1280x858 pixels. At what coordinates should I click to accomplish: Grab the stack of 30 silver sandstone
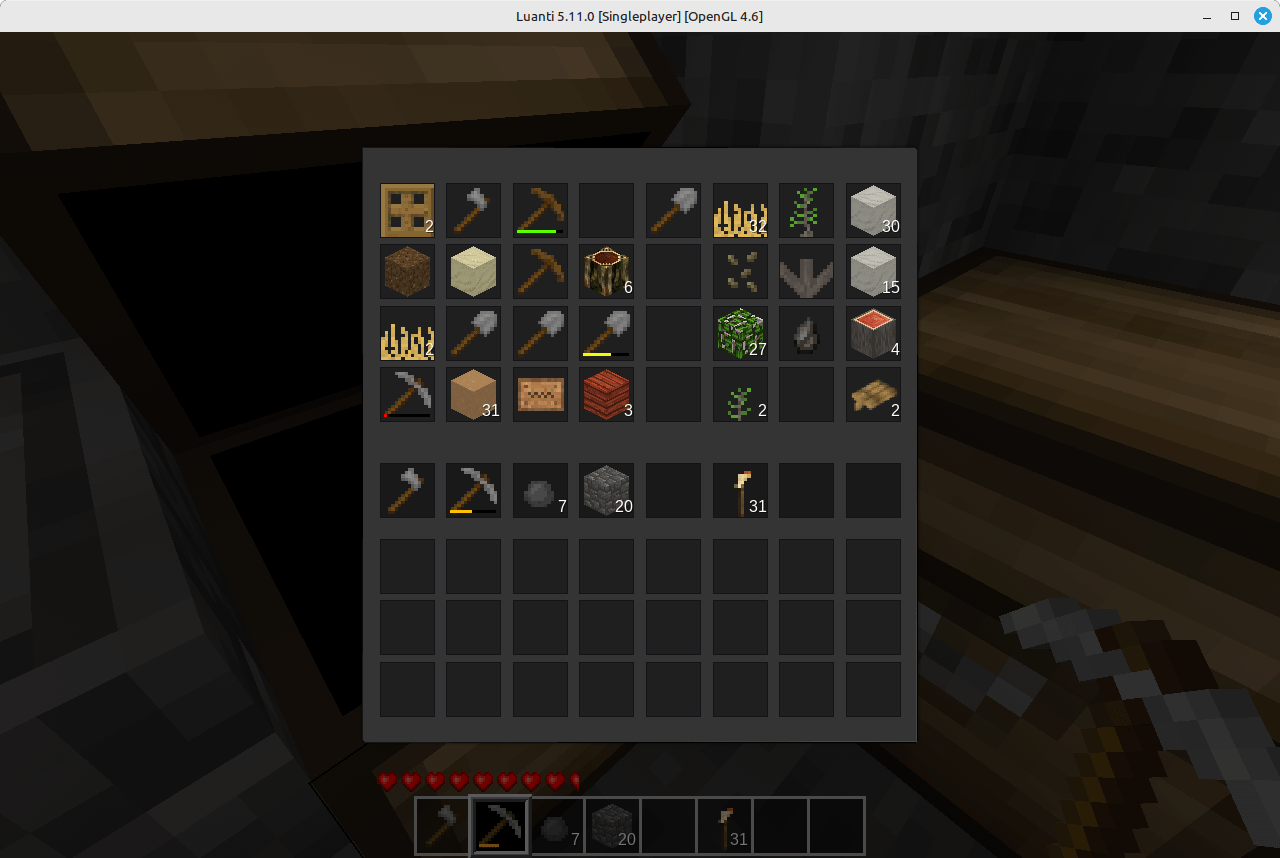point(873,210)
